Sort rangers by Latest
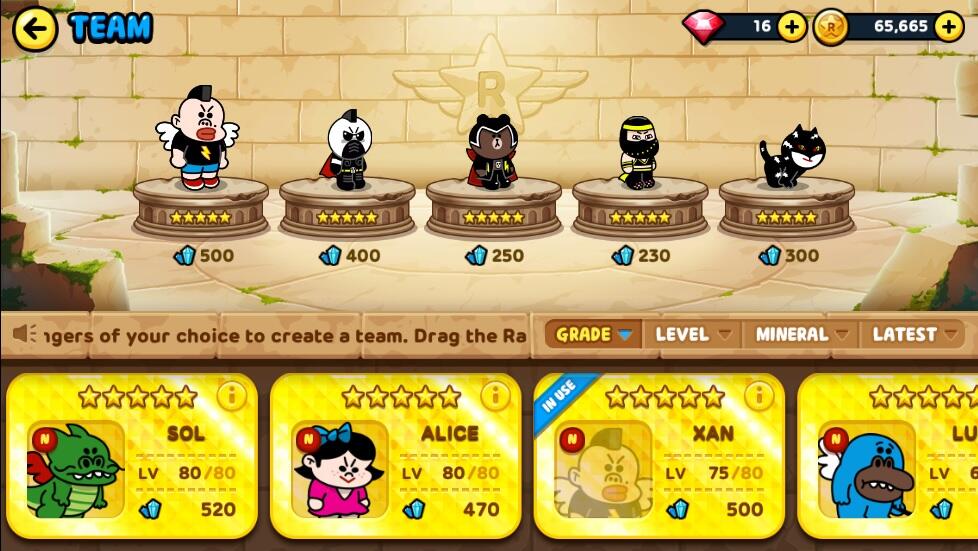Image resolution: width=978 pixels, height=551 pixels. pos(914,334)
